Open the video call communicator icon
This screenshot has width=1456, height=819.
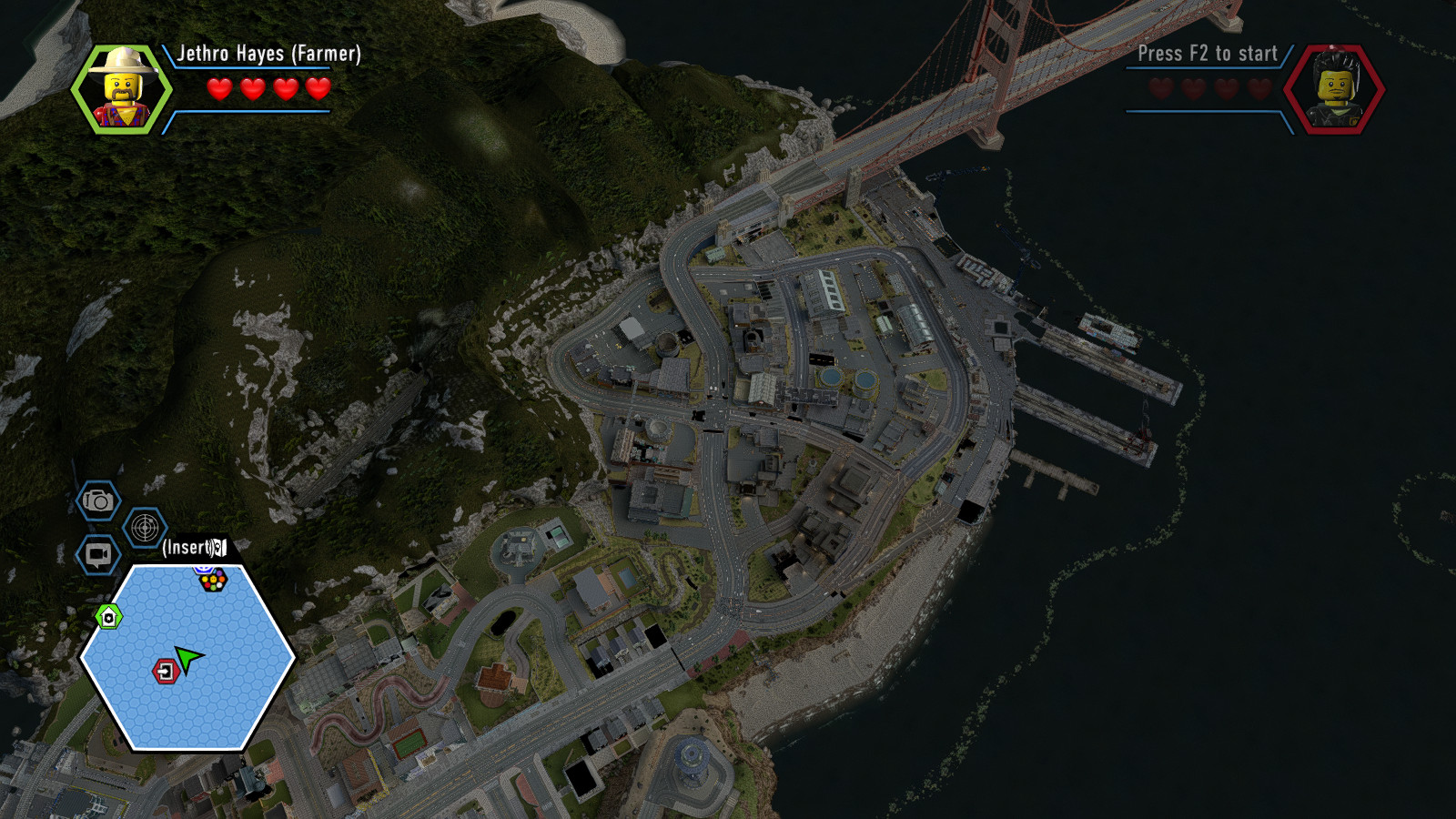pos(97,551)
